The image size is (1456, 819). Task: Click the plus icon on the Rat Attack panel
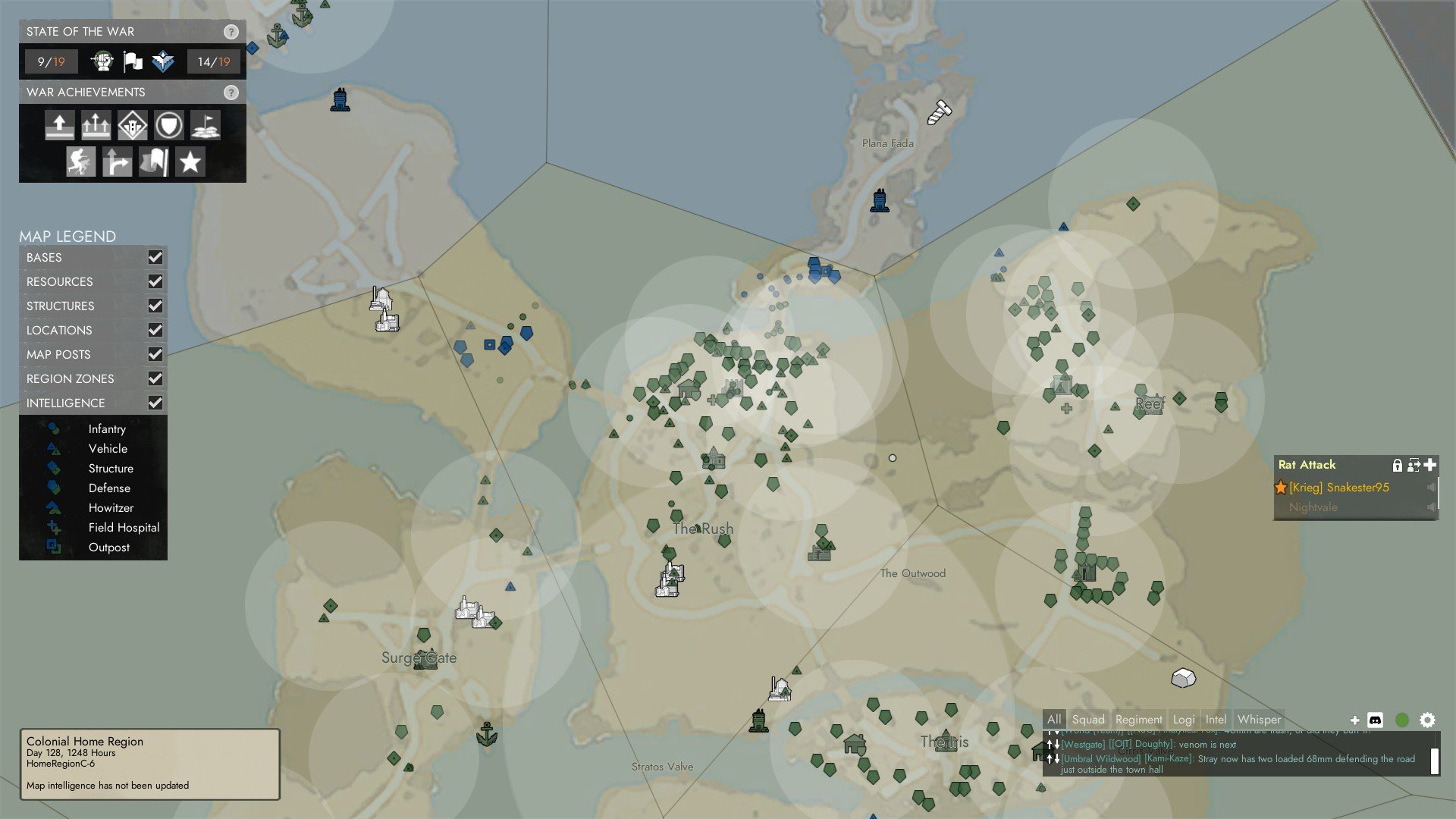coord(1429,464)
